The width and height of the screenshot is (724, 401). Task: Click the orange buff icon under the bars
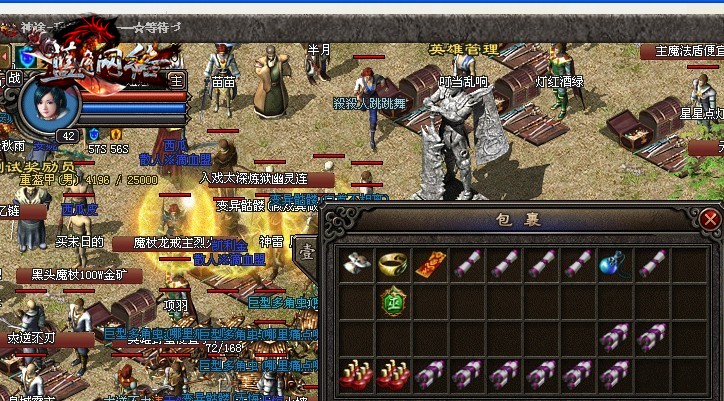click(115, 134)
